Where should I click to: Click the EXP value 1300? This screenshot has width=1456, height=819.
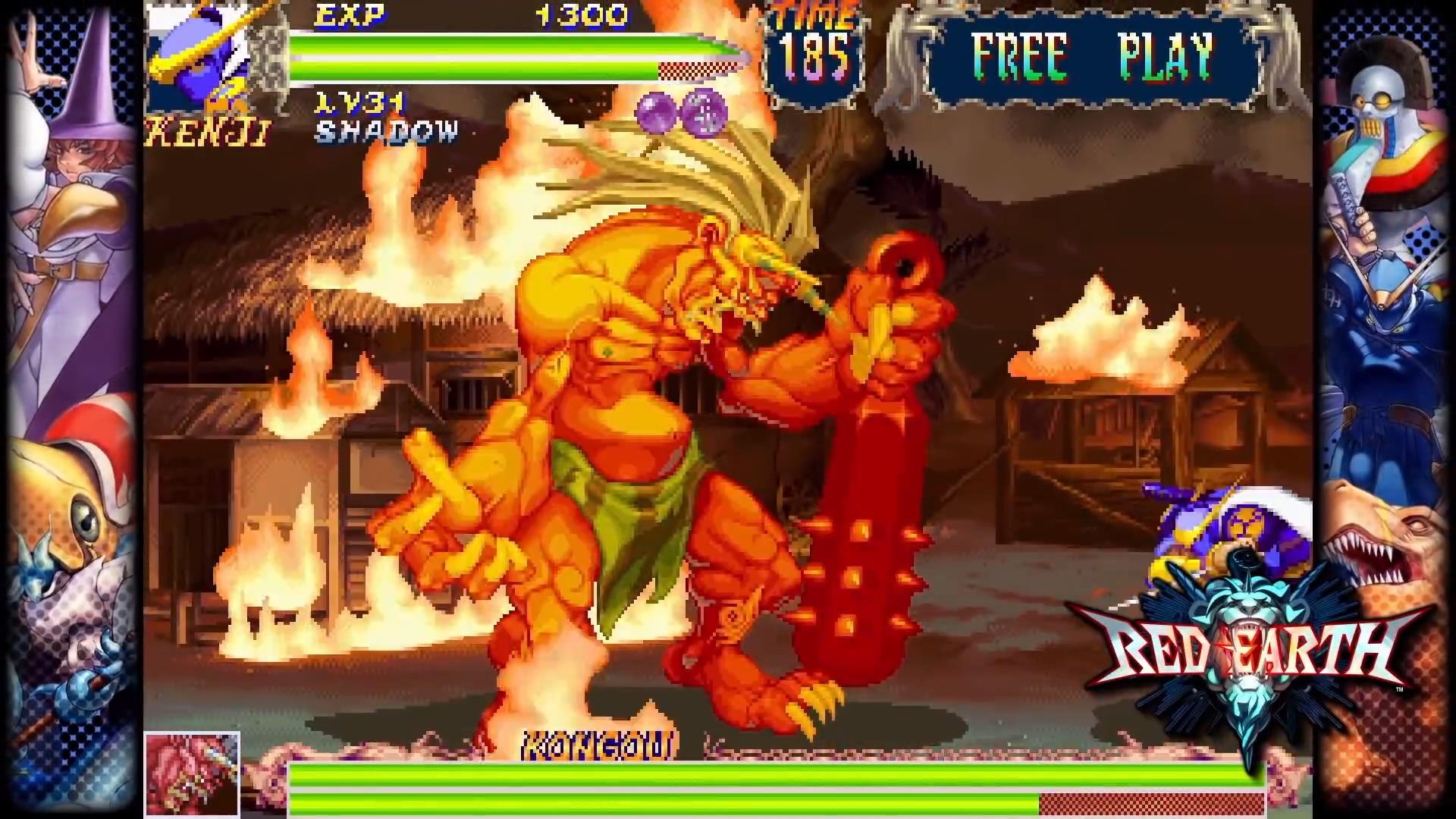click(x=580, y=14)
